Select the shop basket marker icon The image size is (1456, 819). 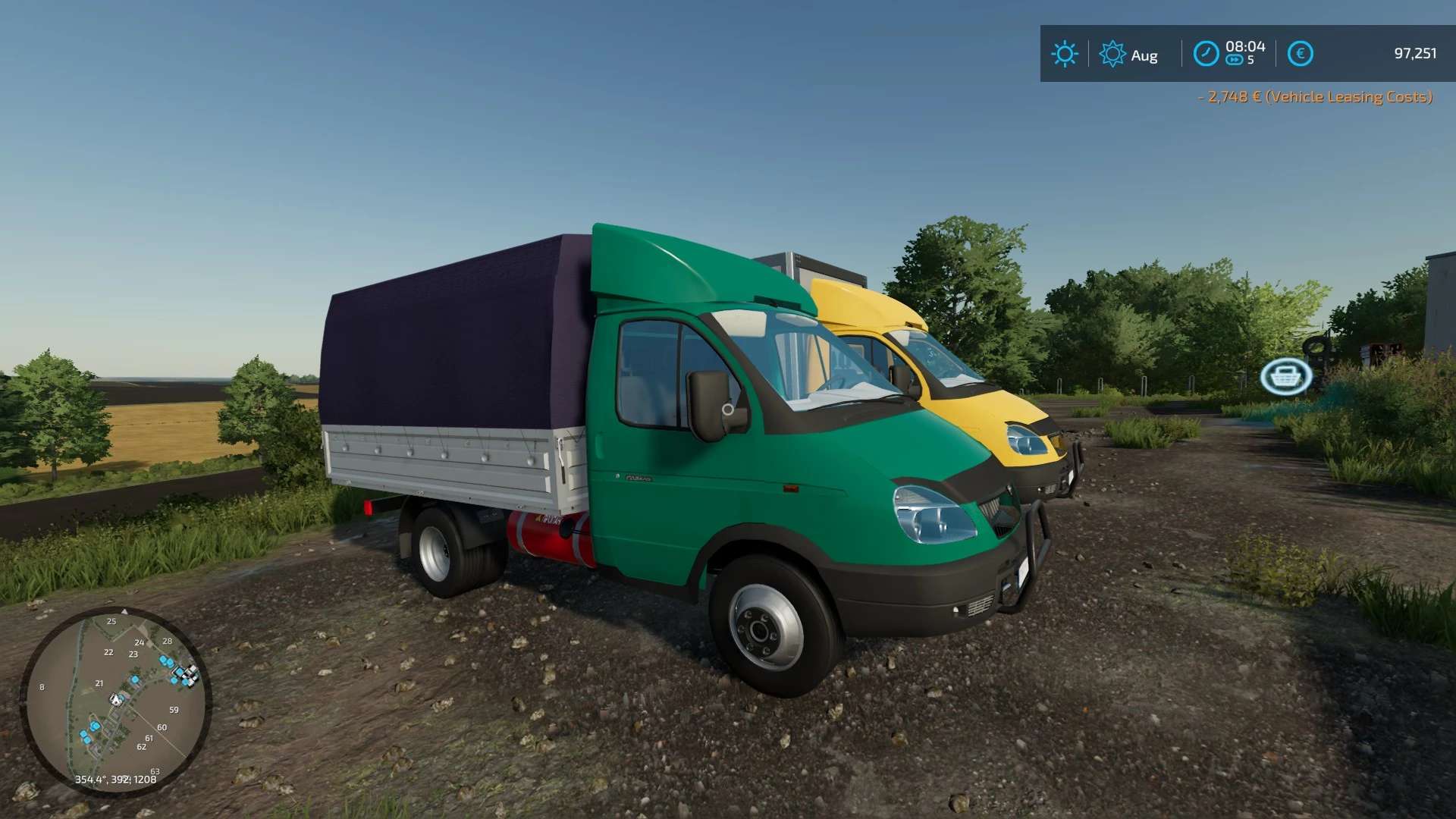[x=1286, y=376]
